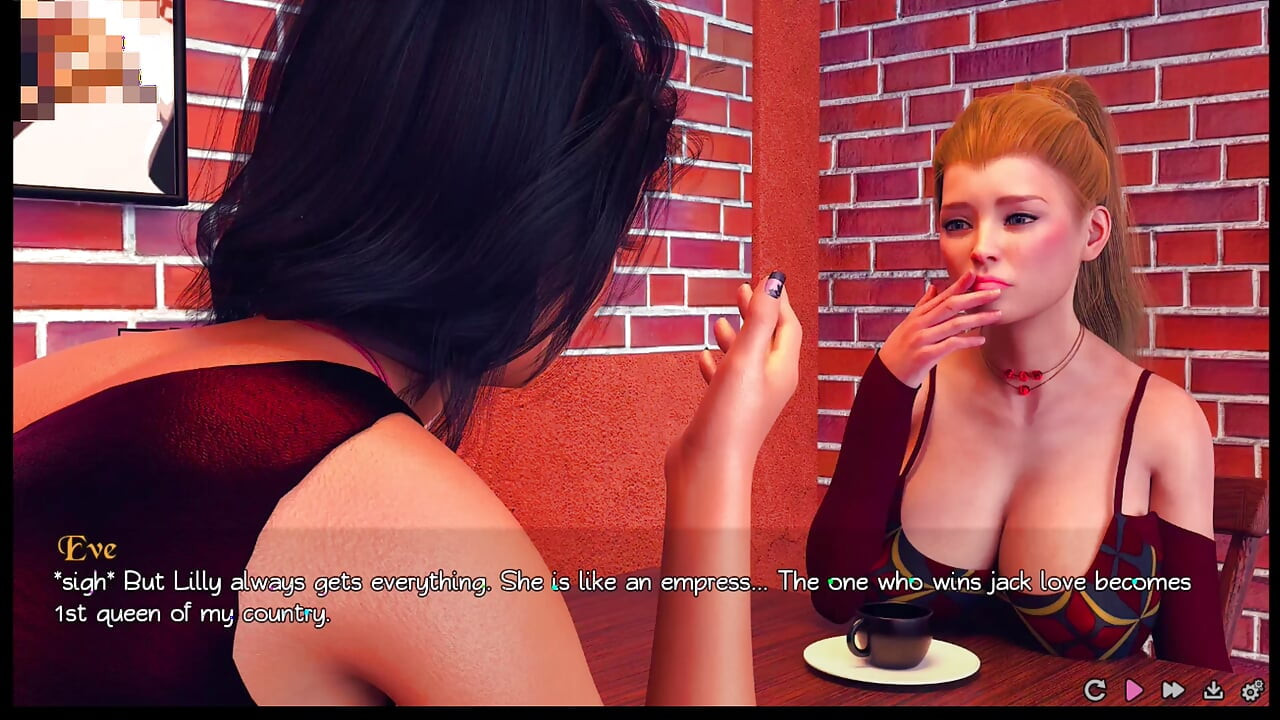Click the circular arrow rollback icon

tap(1095, 690)
